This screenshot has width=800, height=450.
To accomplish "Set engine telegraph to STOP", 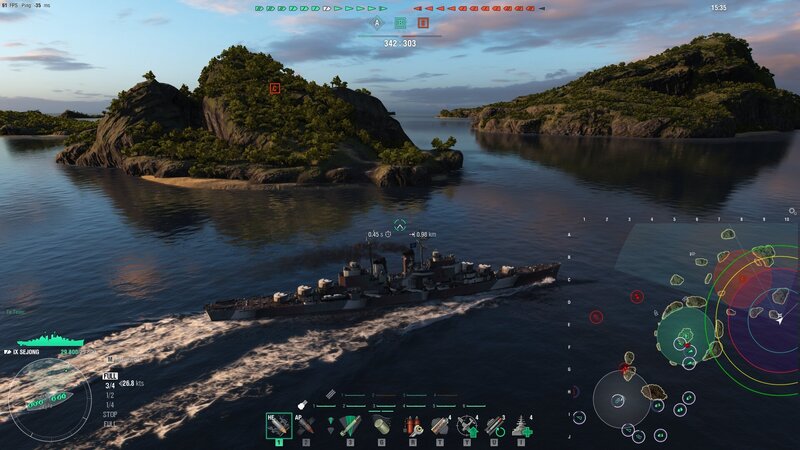I will [x=109, y=413].
